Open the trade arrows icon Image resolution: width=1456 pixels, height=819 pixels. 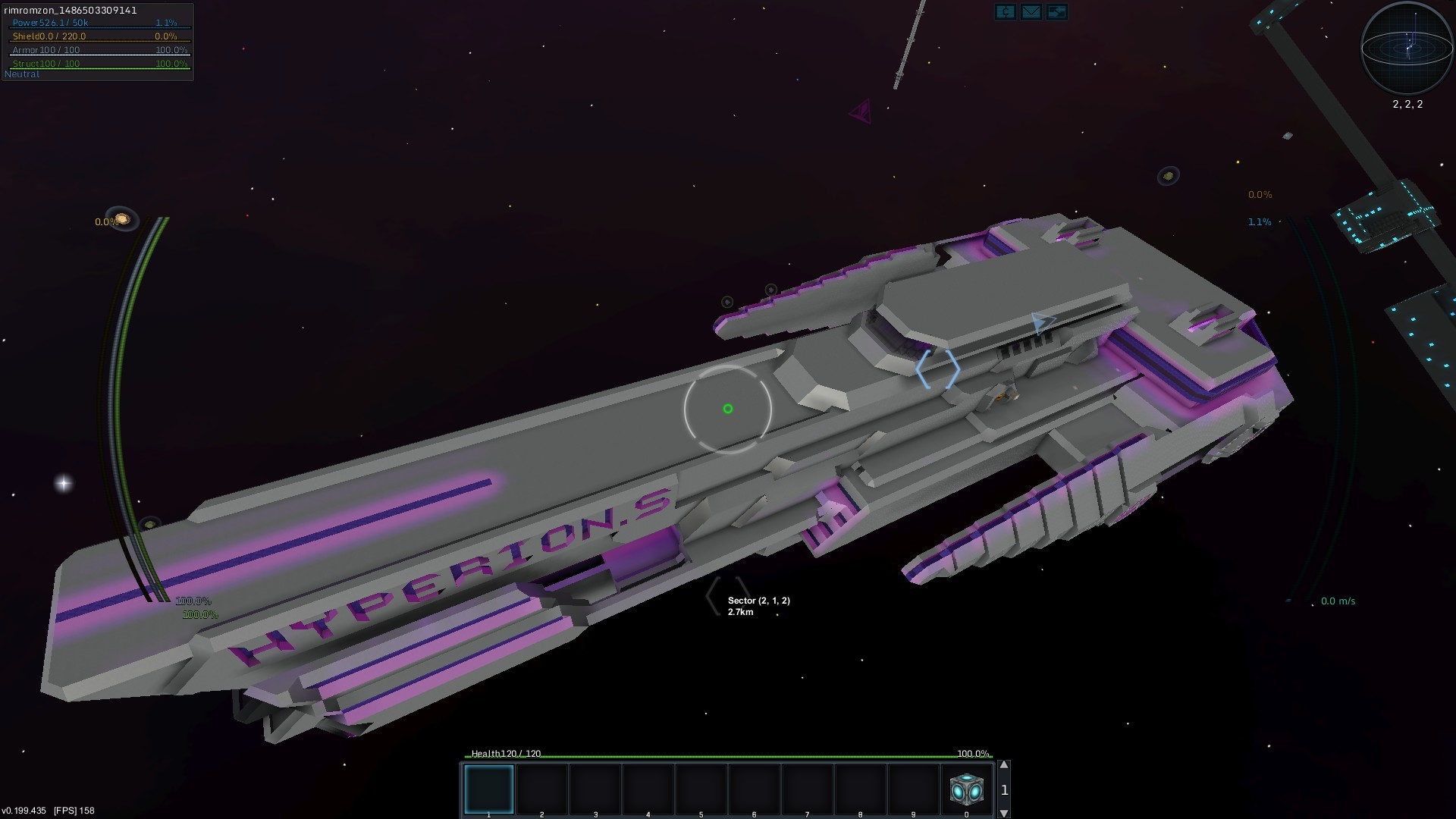[1056, 11]
